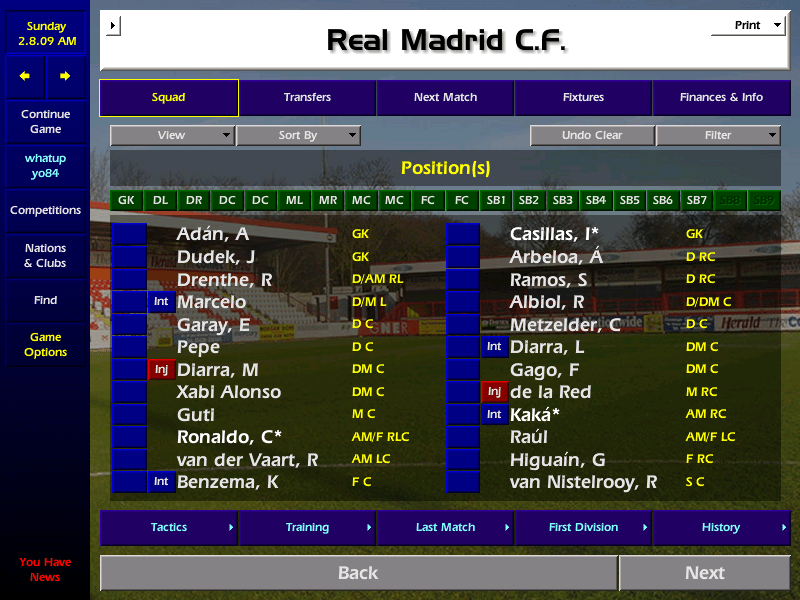The width and height of the screenshot is (800, 600).
Task: Open the Next Match tab
Action: coord(445,98)
